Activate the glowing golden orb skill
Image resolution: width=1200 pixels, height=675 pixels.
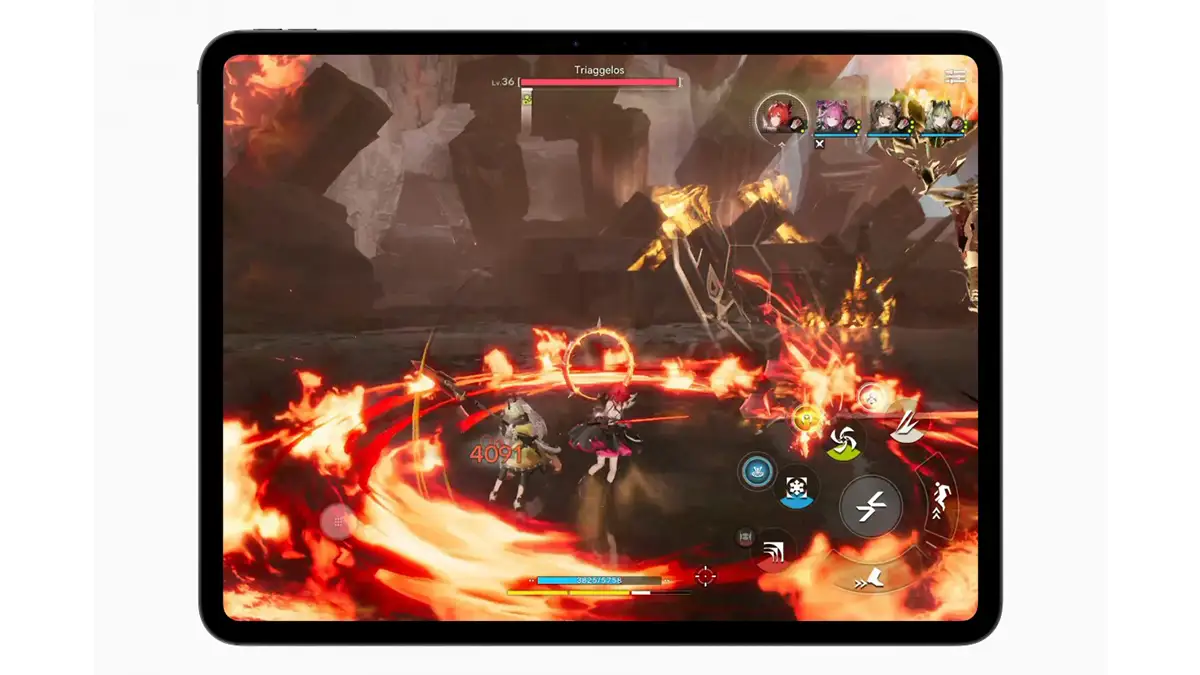tap(805, 416)
